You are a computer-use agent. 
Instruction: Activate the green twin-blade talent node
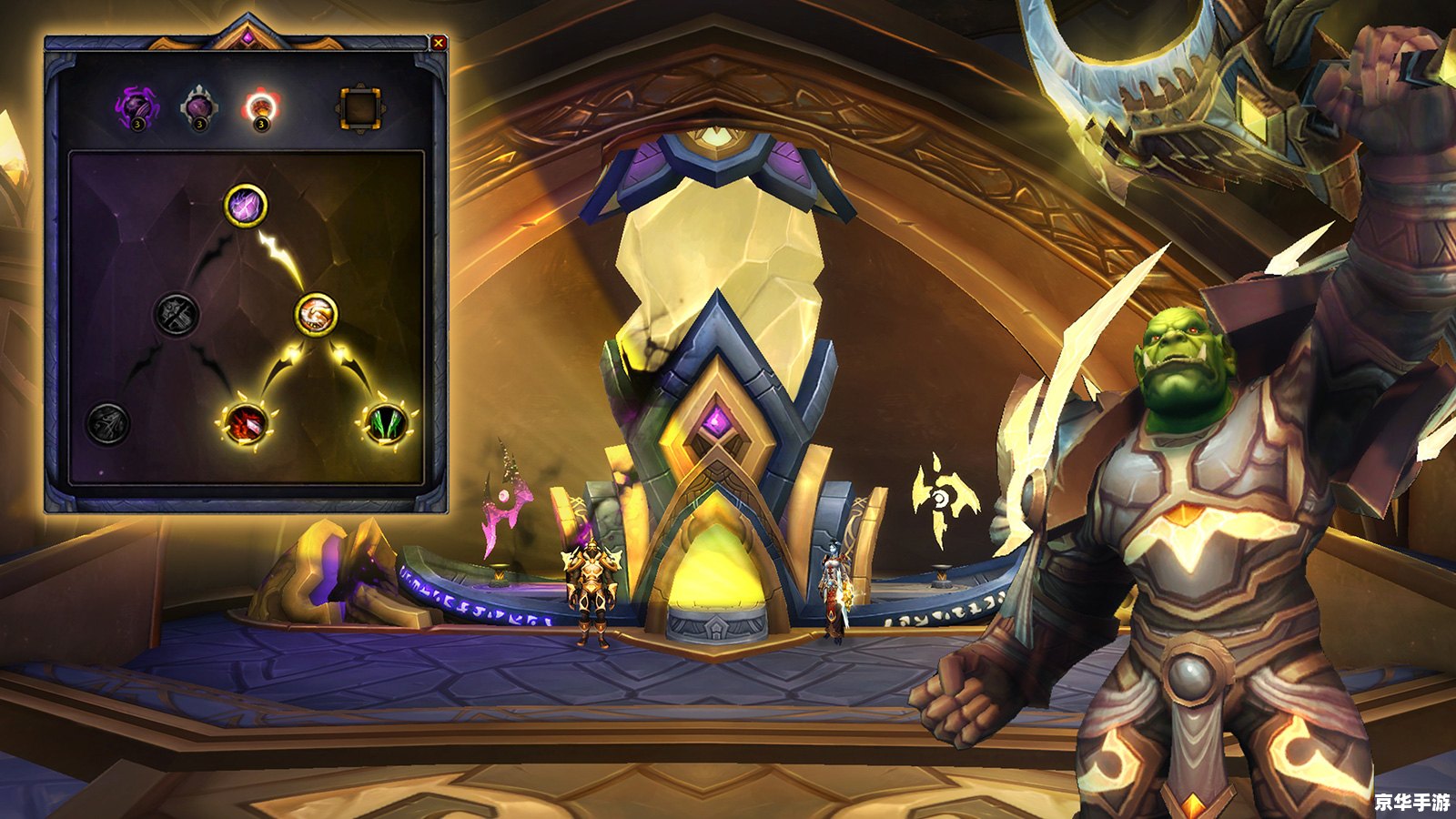pos(386,423)
